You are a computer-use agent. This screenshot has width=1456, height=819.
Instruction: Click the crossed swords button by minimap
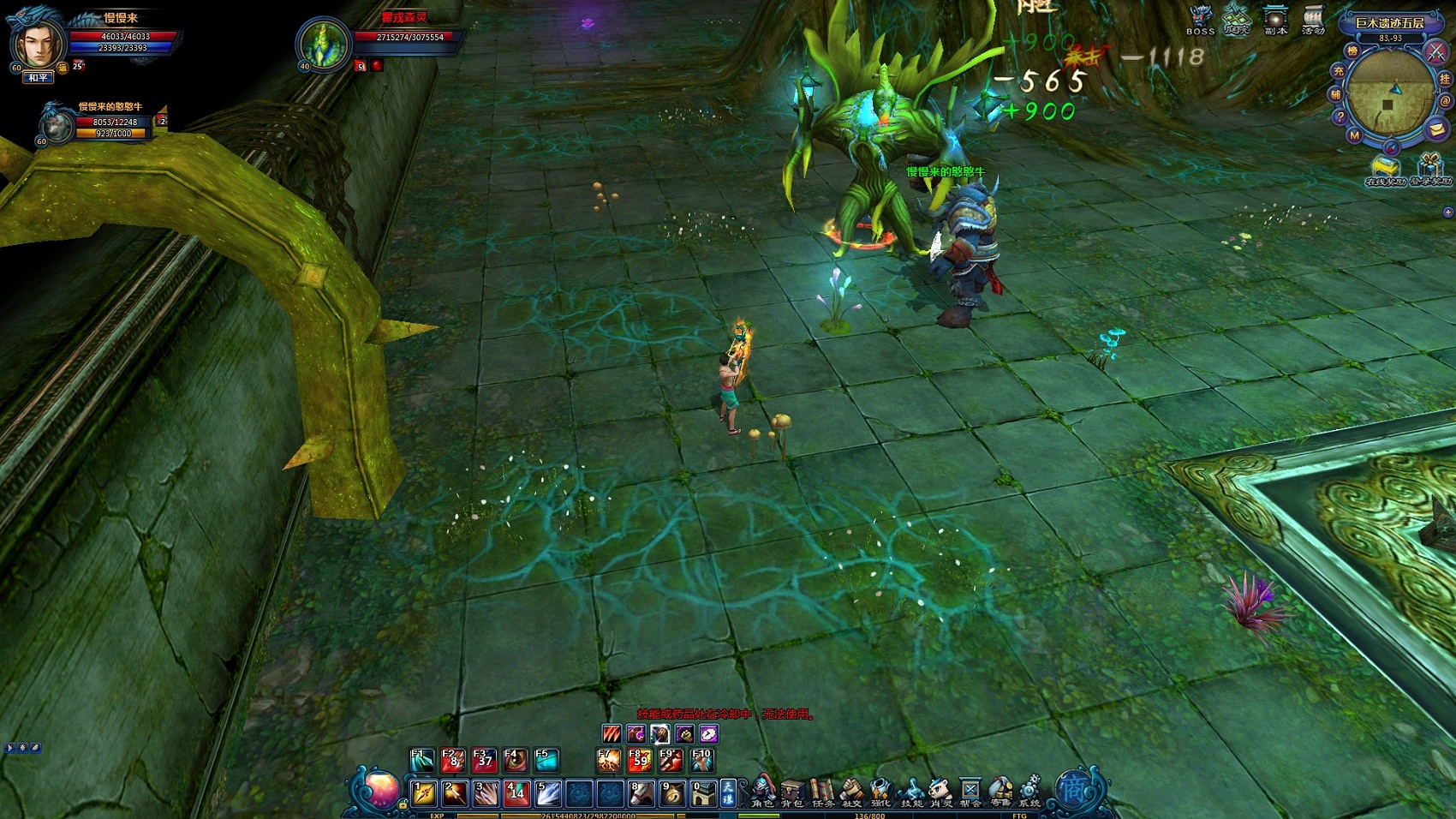pyautogui.click(x=1435, y=51)
